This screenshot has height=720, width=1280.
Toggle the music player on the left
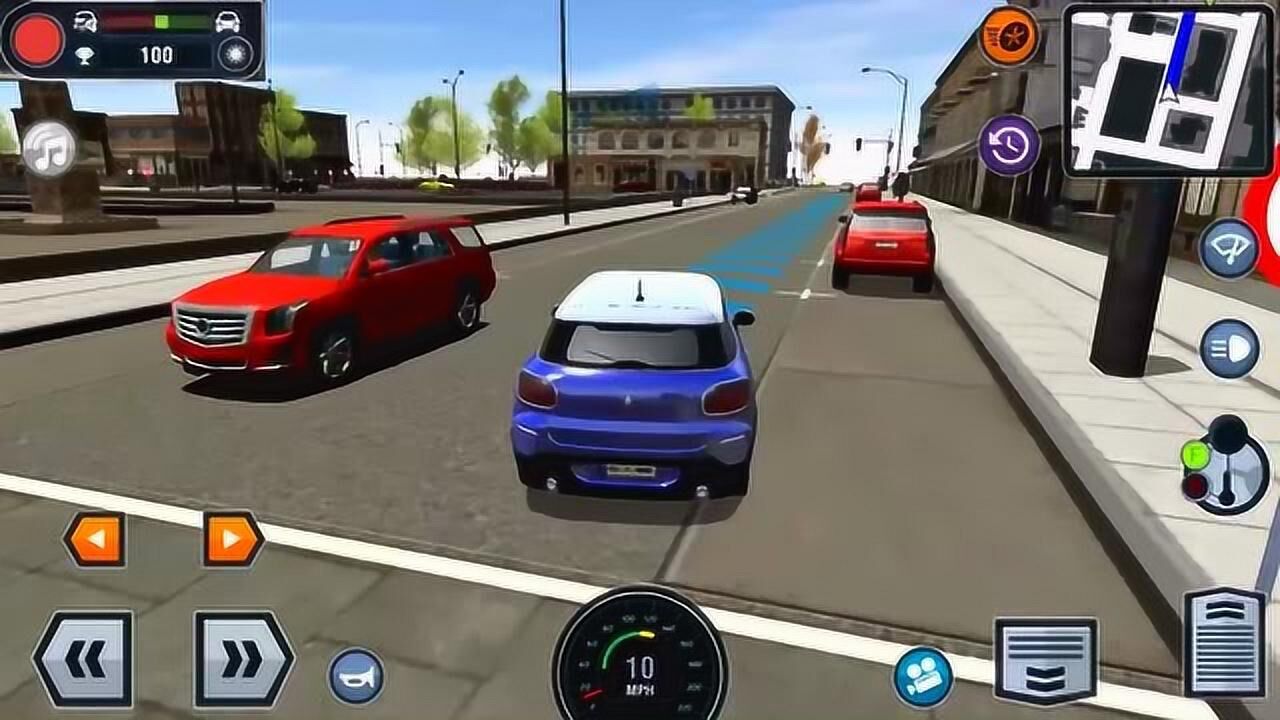(48, 148)
